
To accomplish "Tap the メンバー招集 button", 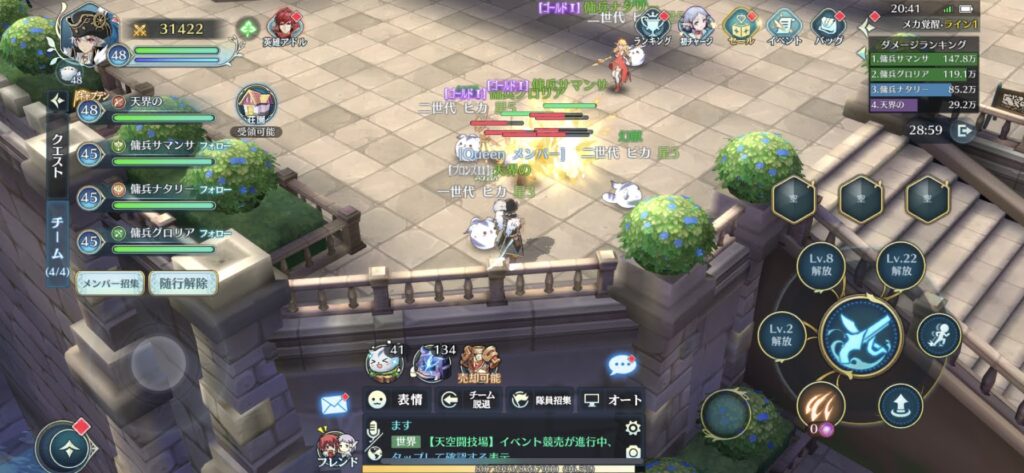I will tap(110, 283).
